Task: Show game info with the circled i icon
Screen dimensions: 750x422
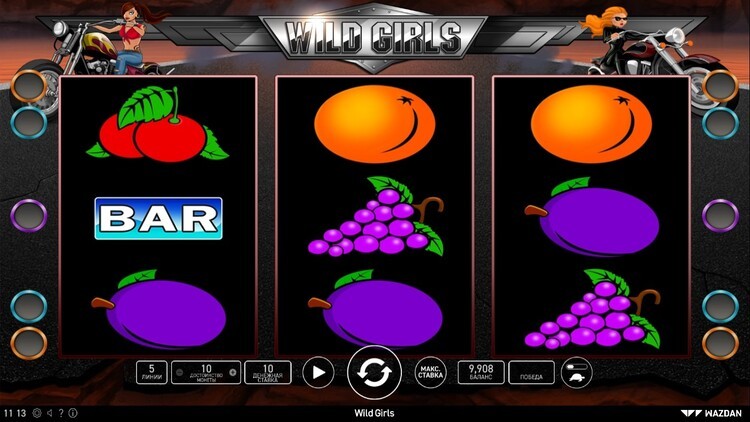Action: click(x=72, y=412)
